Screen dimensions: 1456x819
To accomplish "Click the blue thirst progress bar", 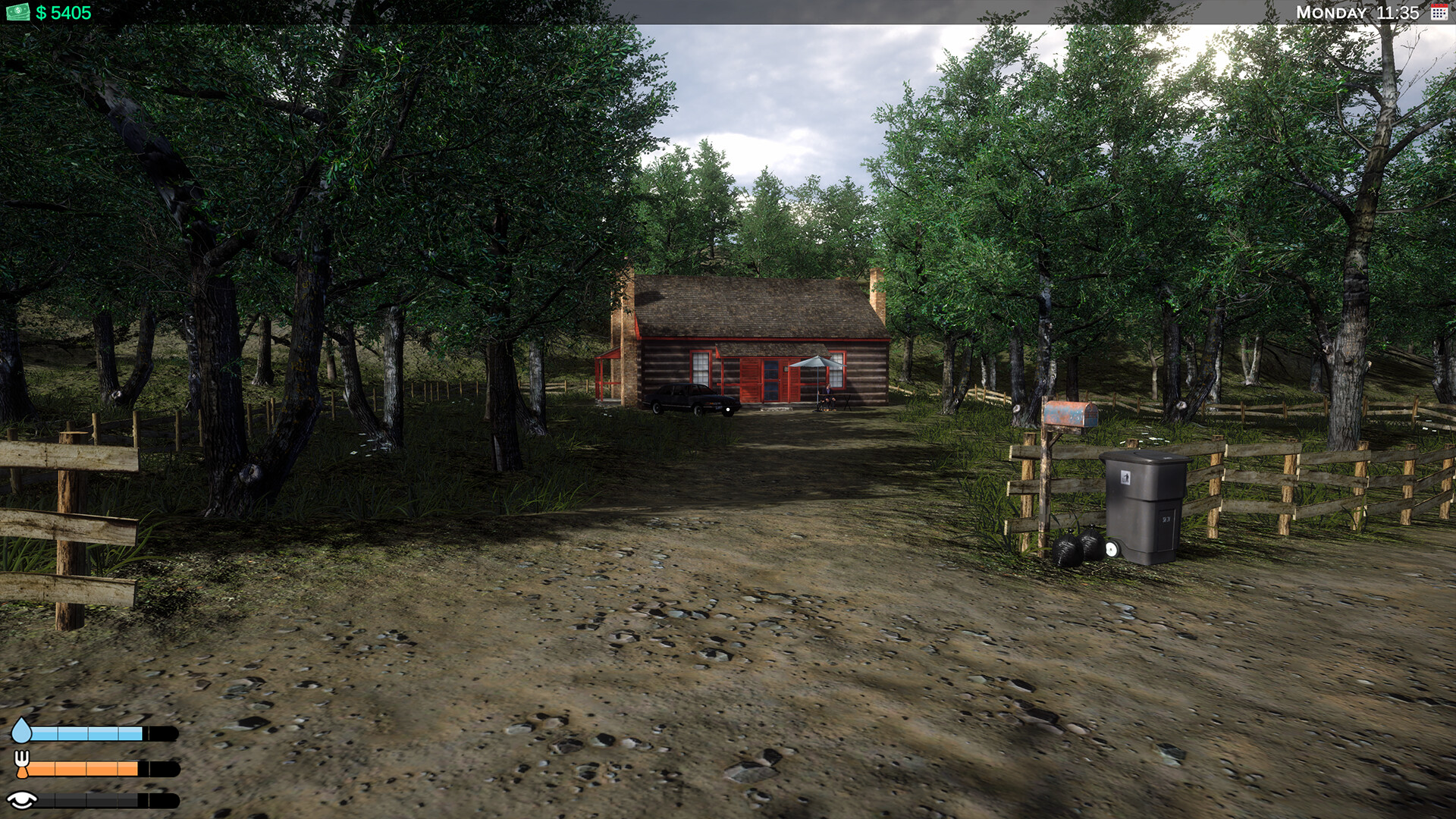I will tap(87, 733).
